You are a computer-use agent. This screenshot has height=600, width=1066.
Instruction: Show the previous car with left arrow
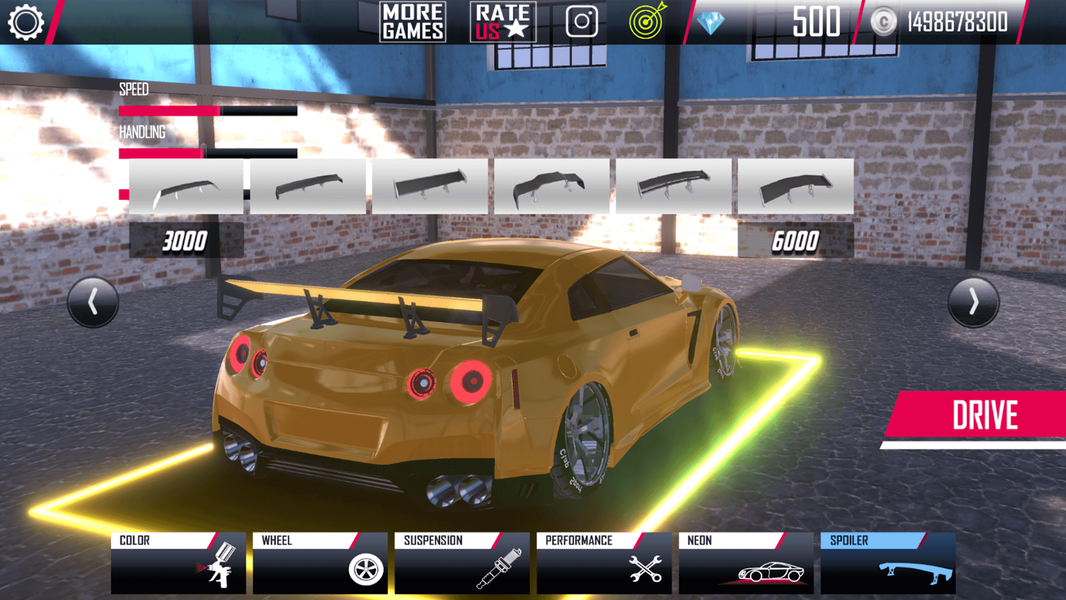(93, 302)
